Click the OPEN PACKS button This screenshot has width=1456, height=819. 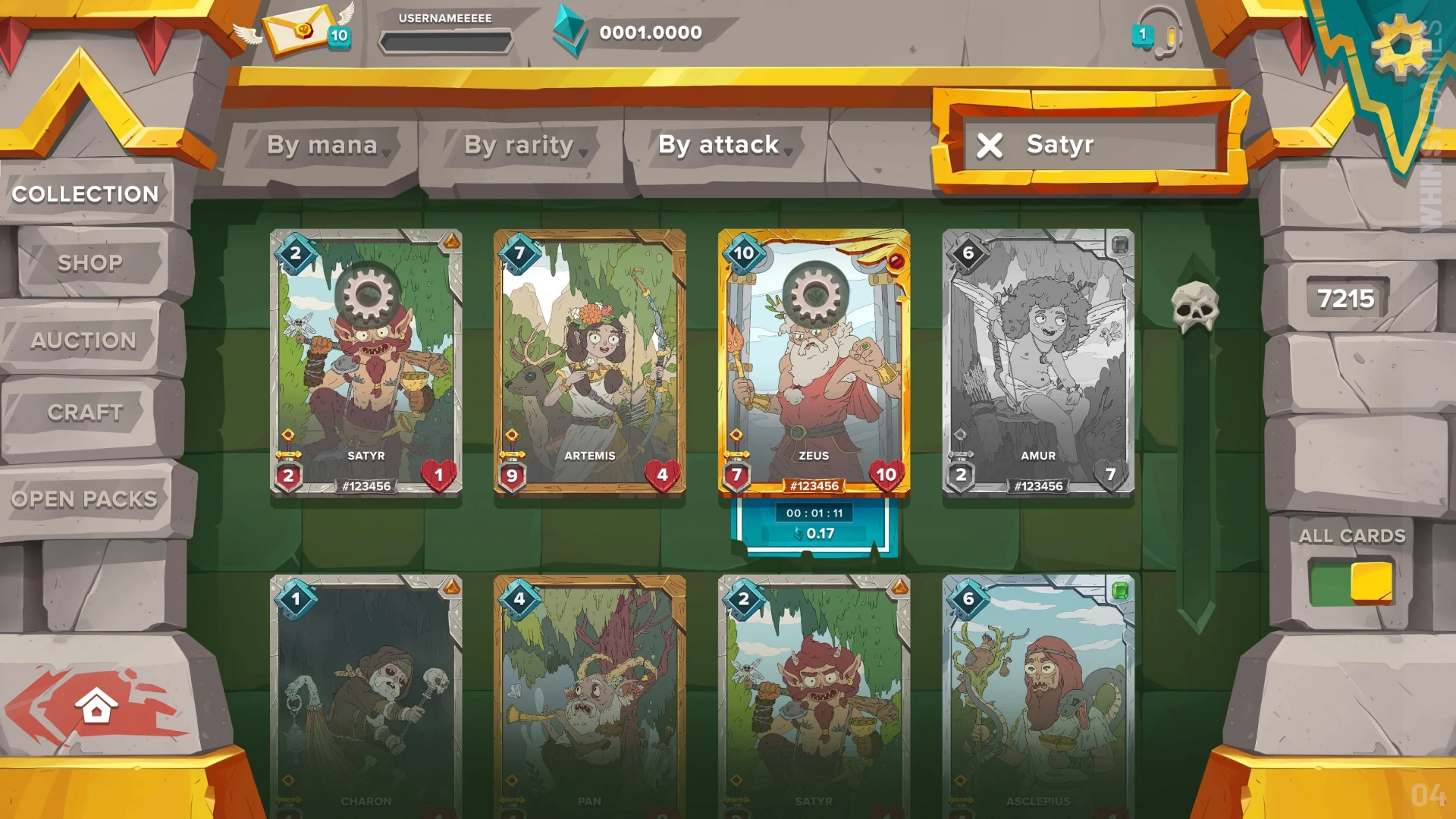click(x=84, y=498)
